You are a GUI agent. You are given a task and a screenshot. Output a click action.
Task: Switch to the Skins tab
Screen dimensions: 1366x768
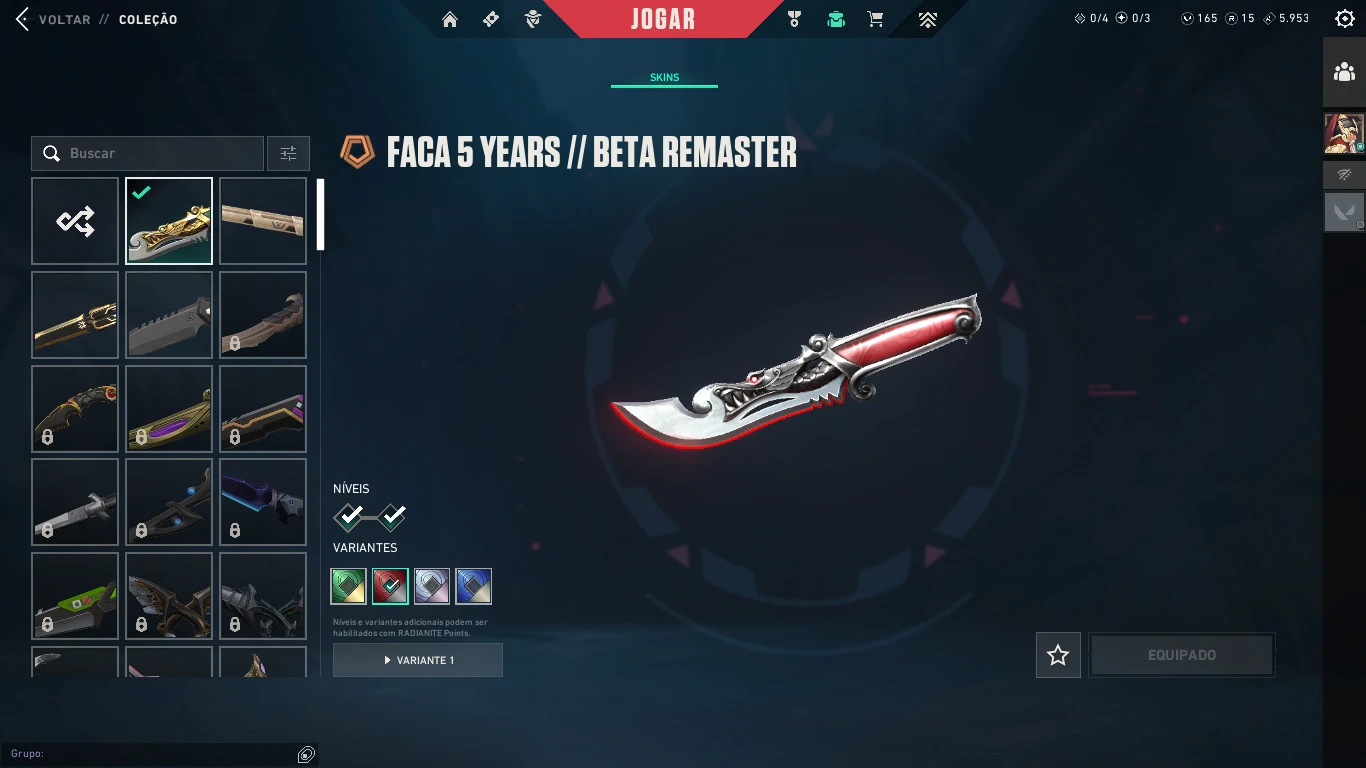[x=664, y=77]
